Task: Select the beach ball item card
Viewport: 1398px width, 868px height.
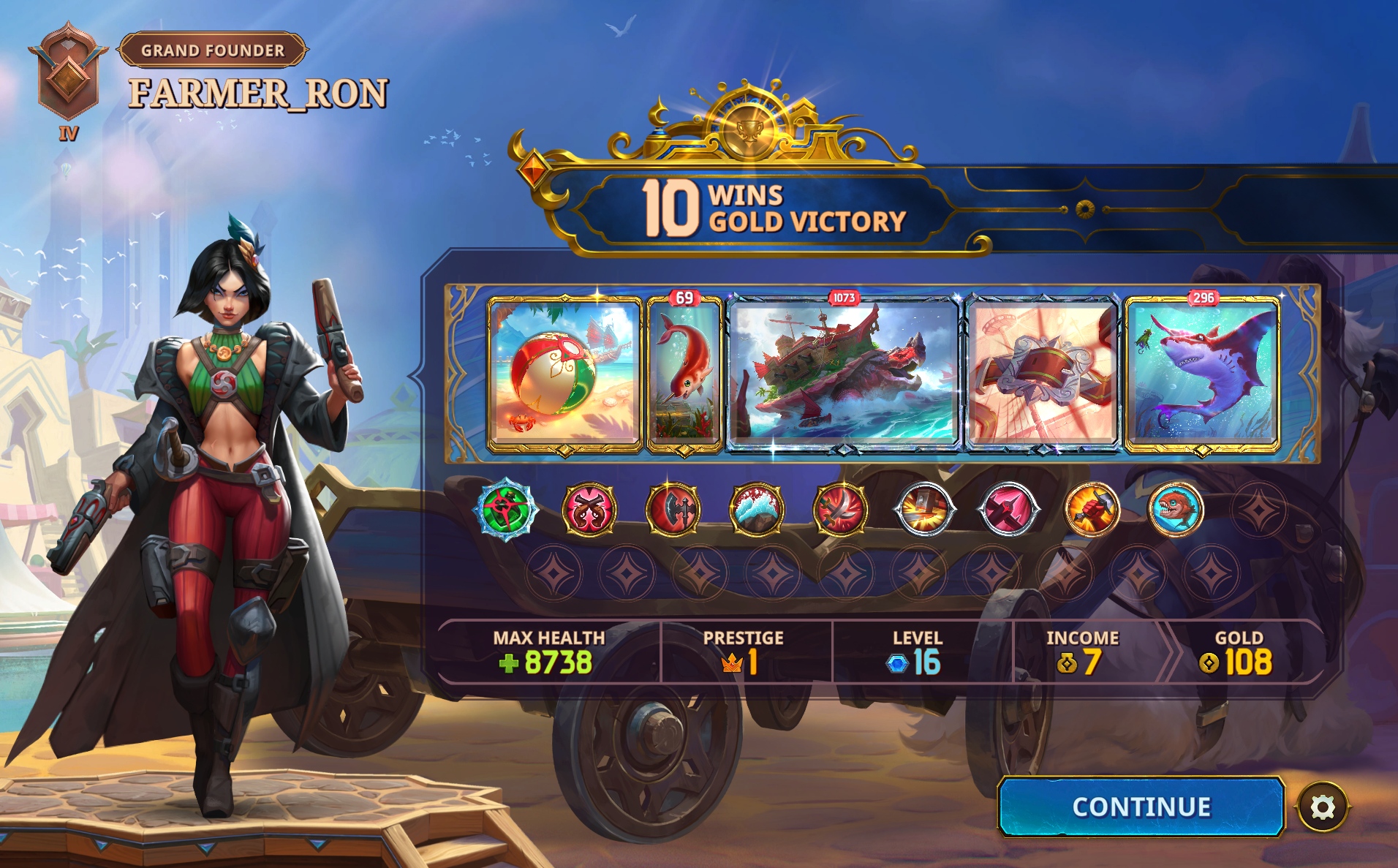Action: click(x=564, y=374)
